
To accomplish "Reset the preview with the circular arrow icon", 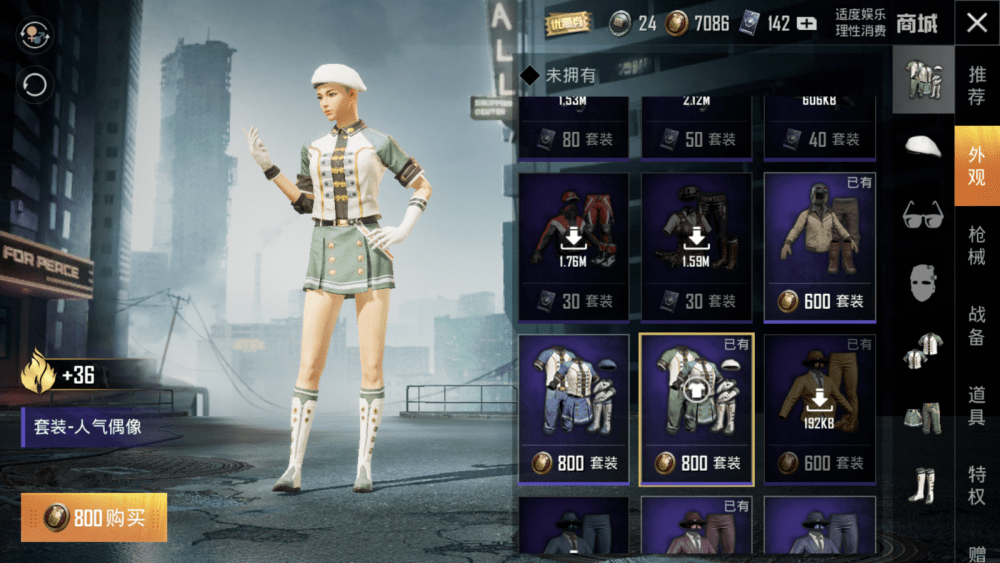I will pyautogui.click(x=35, y=85).
